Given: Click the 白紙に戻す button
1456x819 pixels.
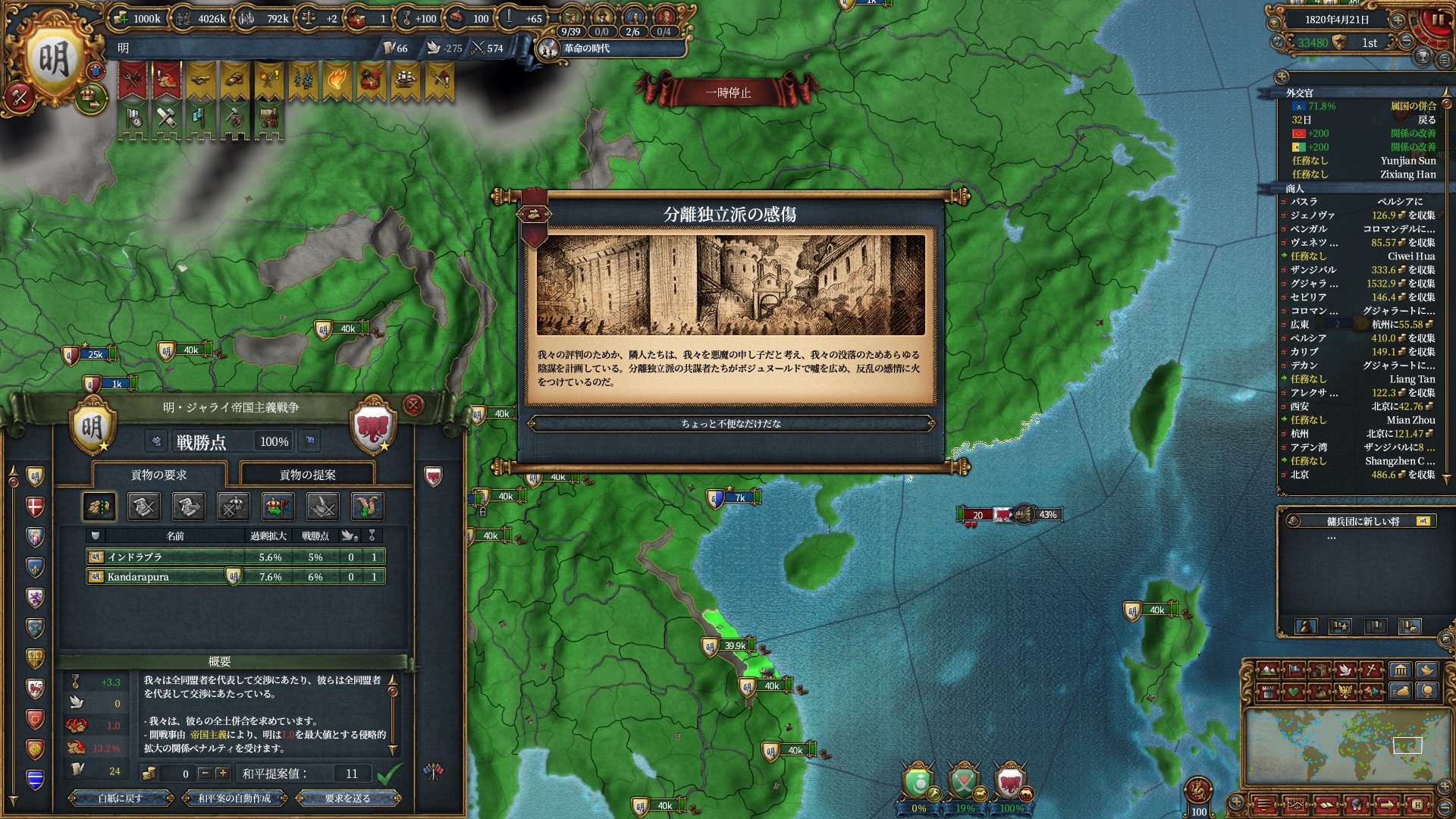Looking at the screenshot, I should click(121, 798).
